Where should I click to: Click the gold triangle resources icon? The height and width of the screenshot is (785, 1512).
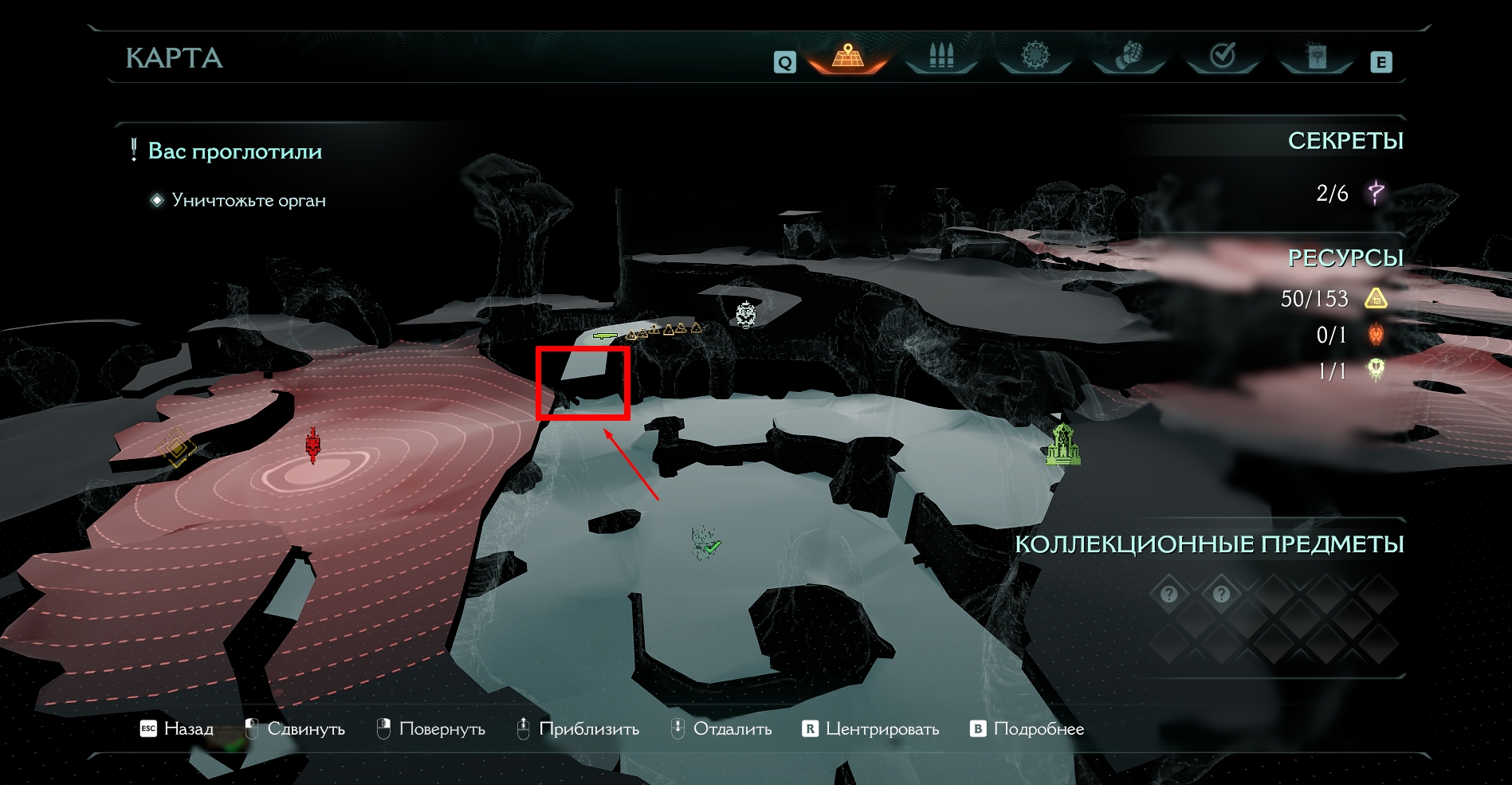pos(1377,299)
